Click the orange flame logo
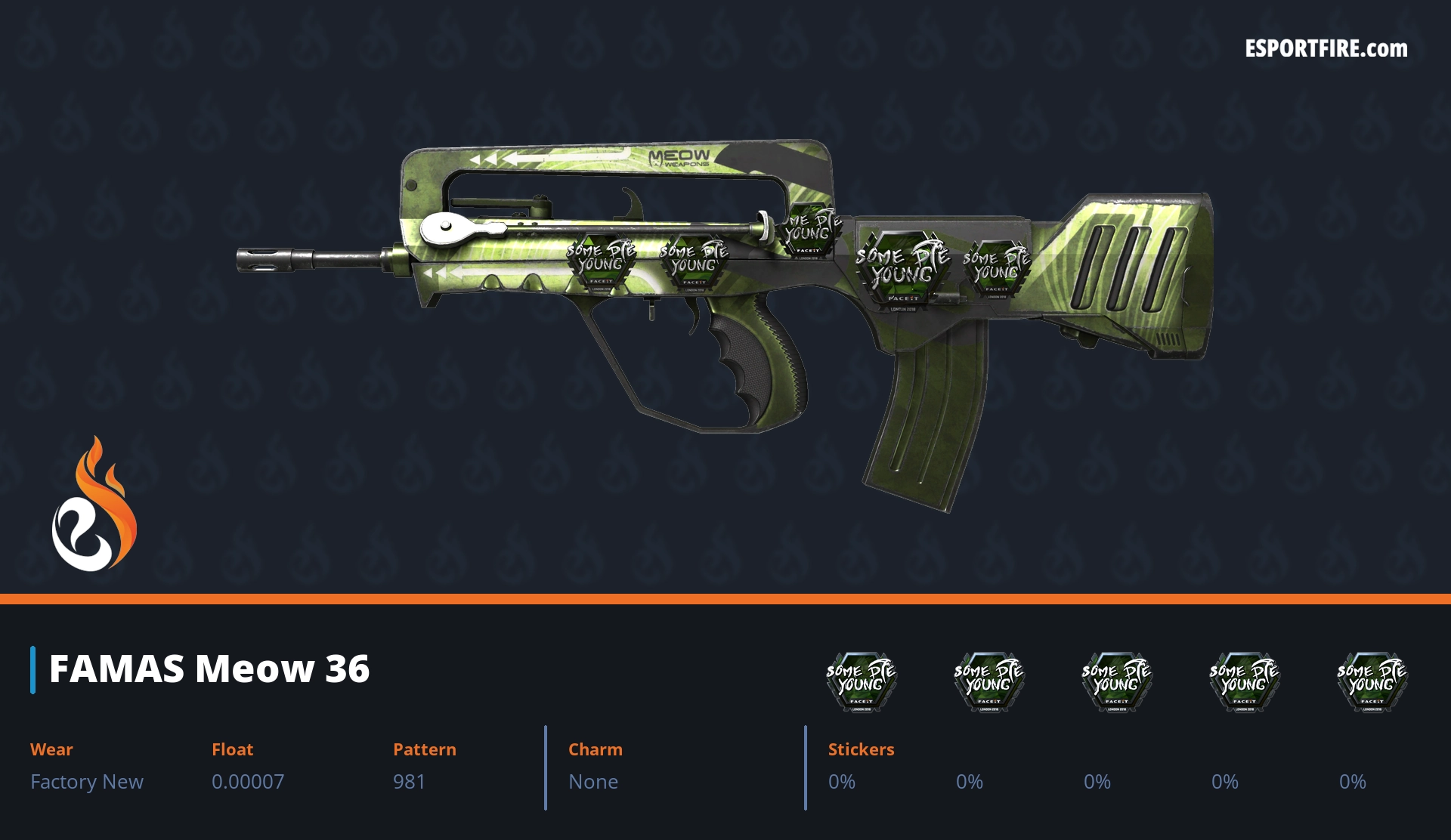 click(94, 505)
